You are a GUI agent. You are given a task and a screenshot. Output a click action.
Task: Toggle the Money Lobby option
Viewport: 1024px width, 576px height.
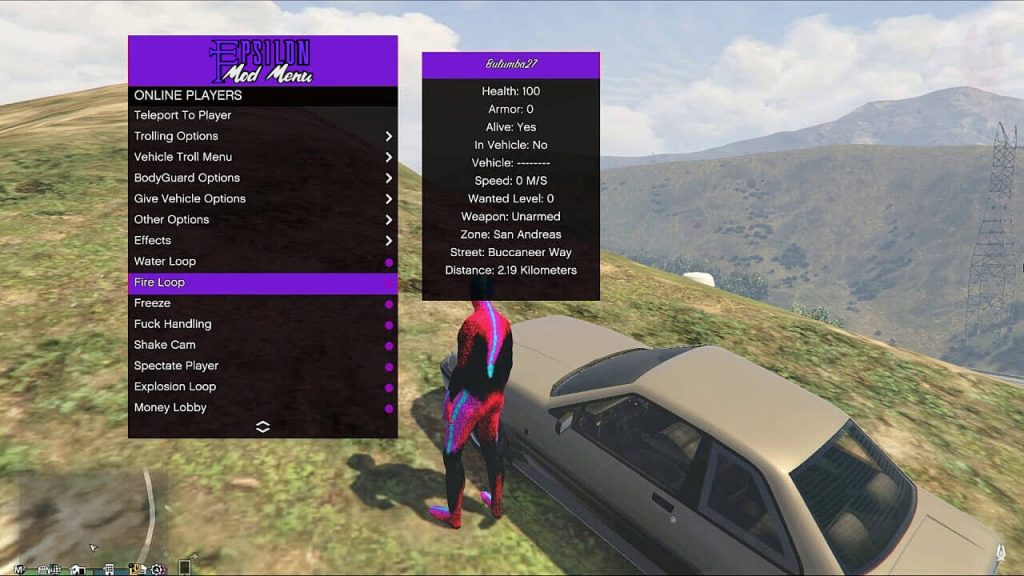(x=170, y=408)
